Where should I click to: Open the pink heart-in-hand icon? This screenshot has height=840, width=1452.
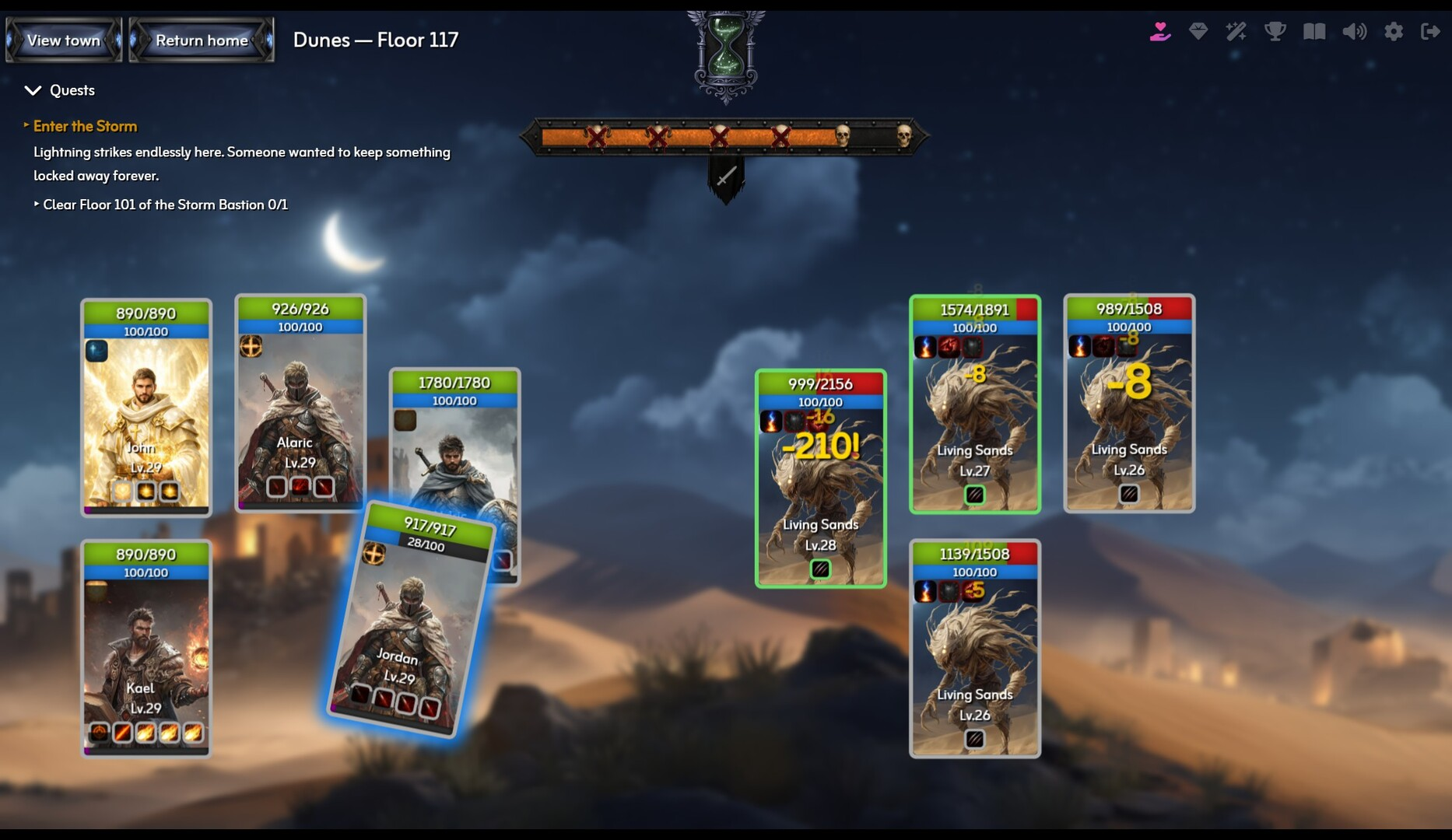(x=1159, y=31)
